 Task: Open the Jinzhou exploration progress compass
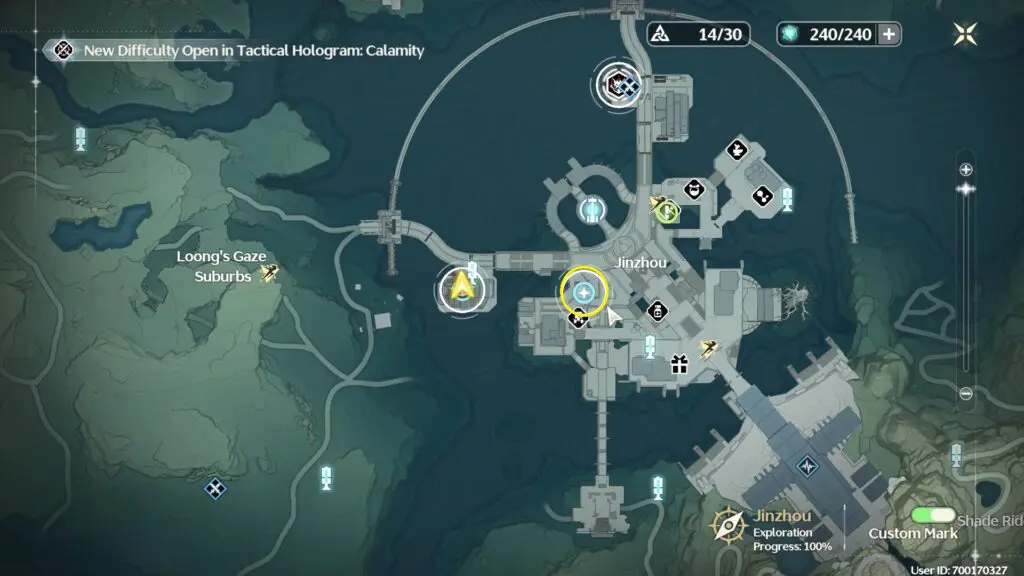[728, 525]
